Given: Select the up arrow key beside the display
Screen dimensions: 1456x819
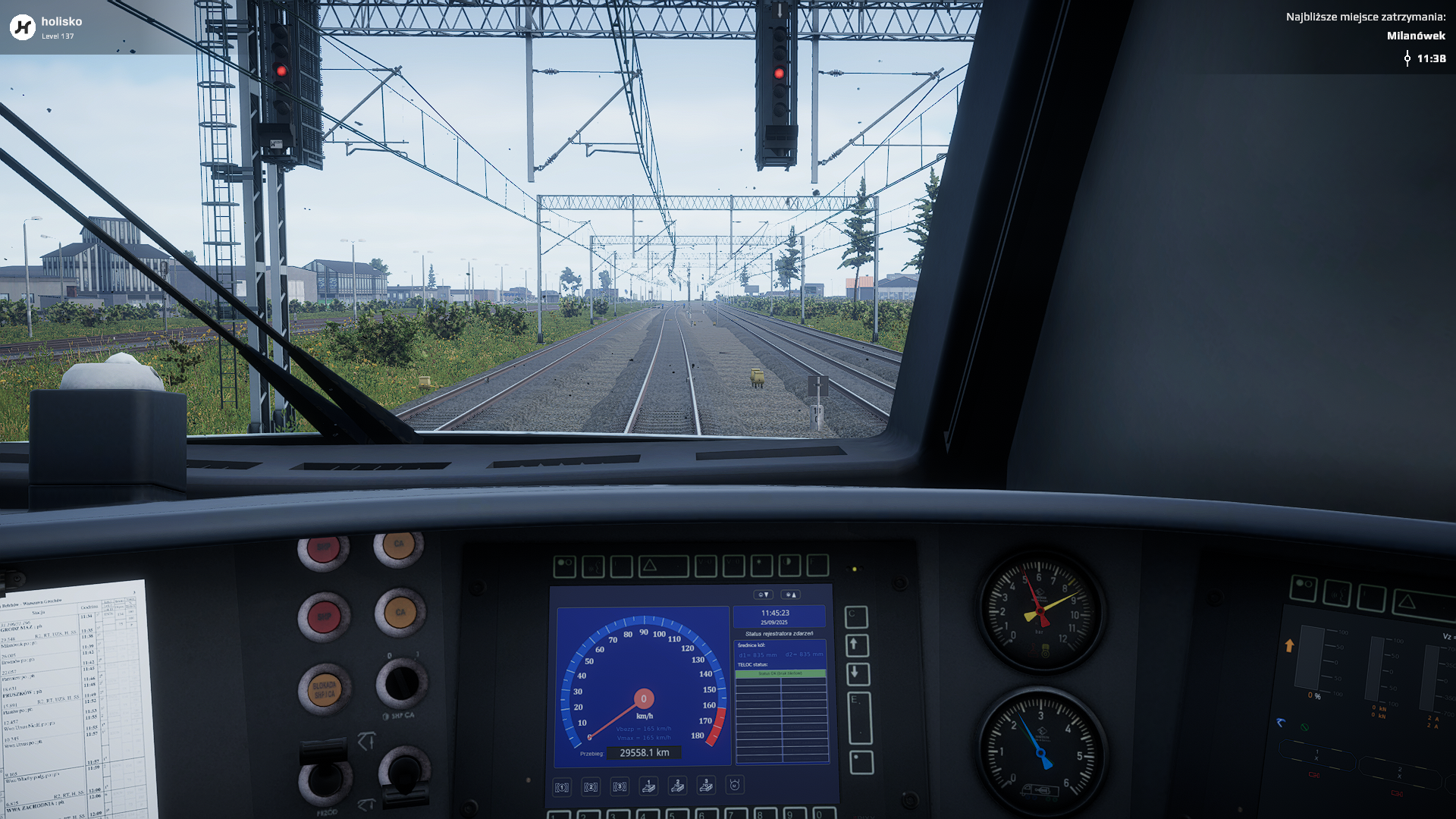Looking at the screenshot, I should 855,645.
